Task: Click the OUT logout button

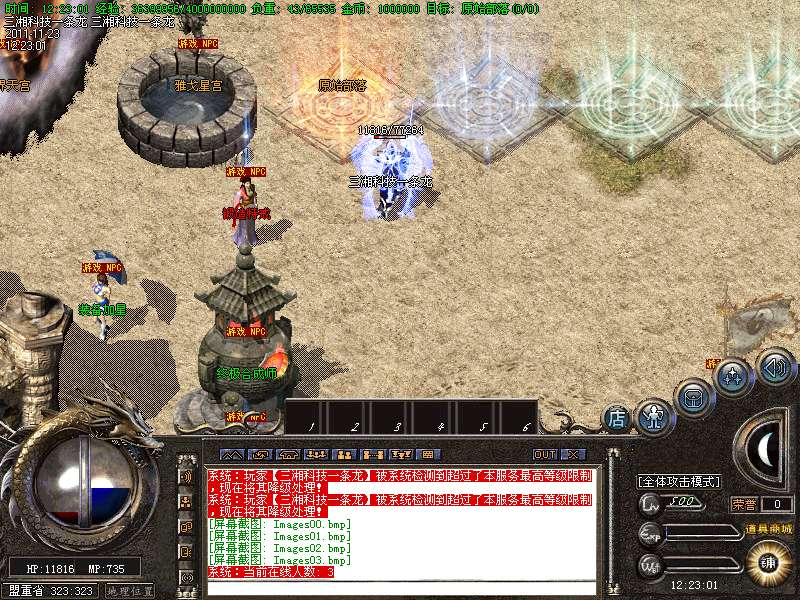Action: pyautogui.click(x=545, y=454)
